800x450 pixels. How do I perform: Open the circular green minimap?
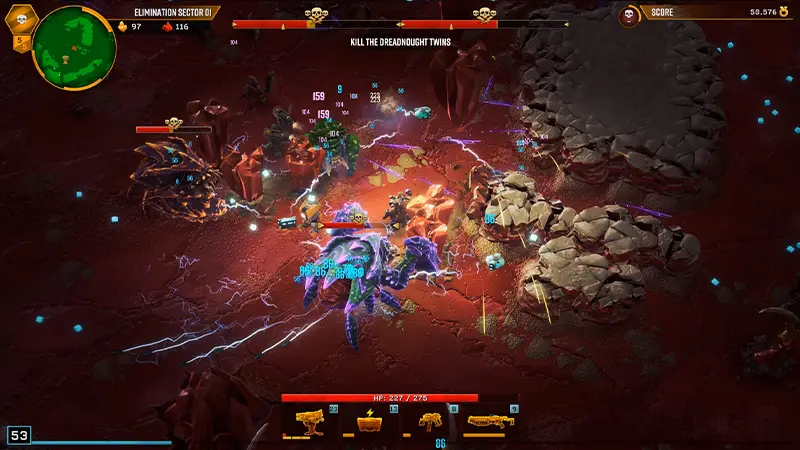coord(72,46)
